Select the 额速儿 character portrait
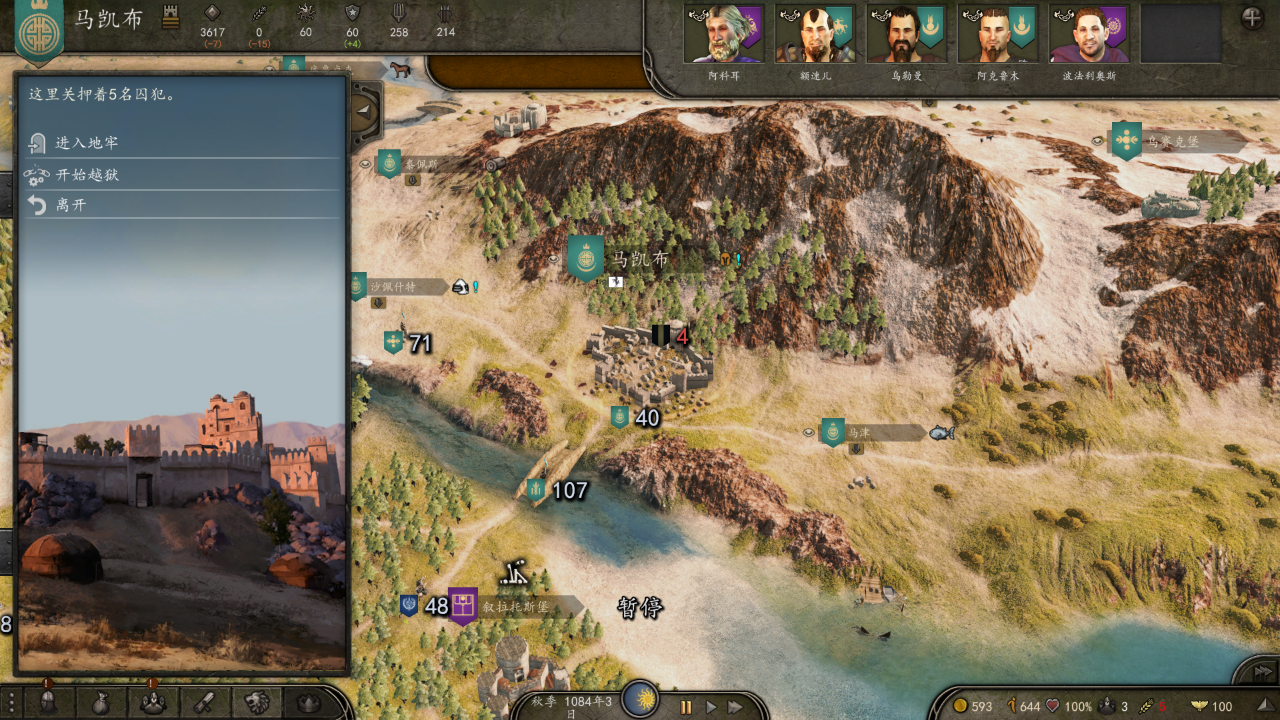This screenshot has width=1280, height=720. coord(814,35)
